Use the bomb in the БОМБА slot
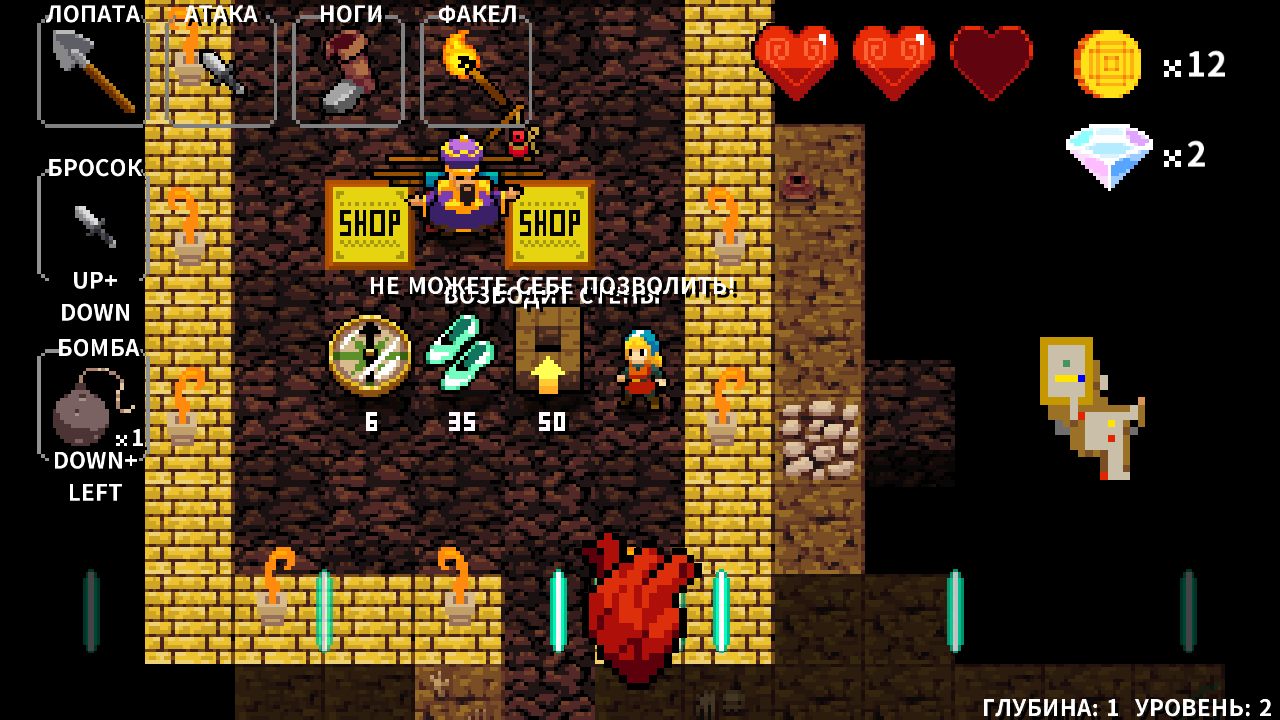 [92, 407]
